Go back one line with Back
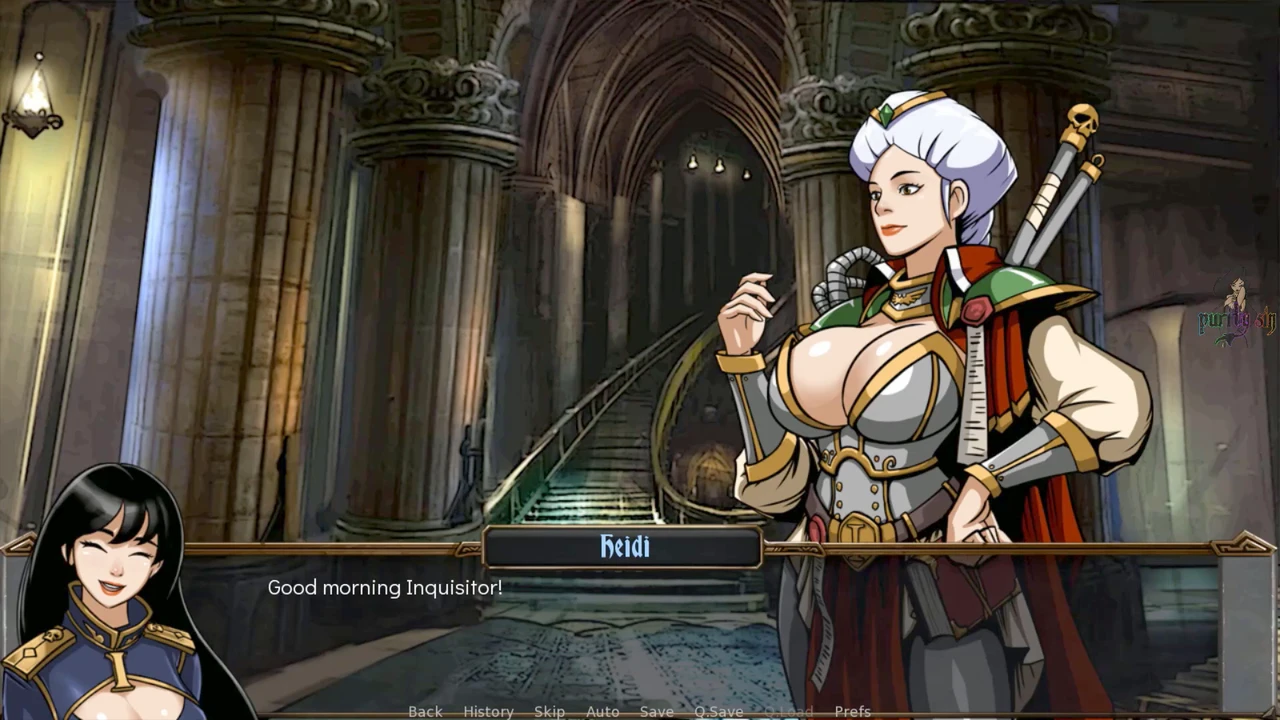The width and height of the screenshot is (1280, 720). pyautogui.click(x=425, y=711)
